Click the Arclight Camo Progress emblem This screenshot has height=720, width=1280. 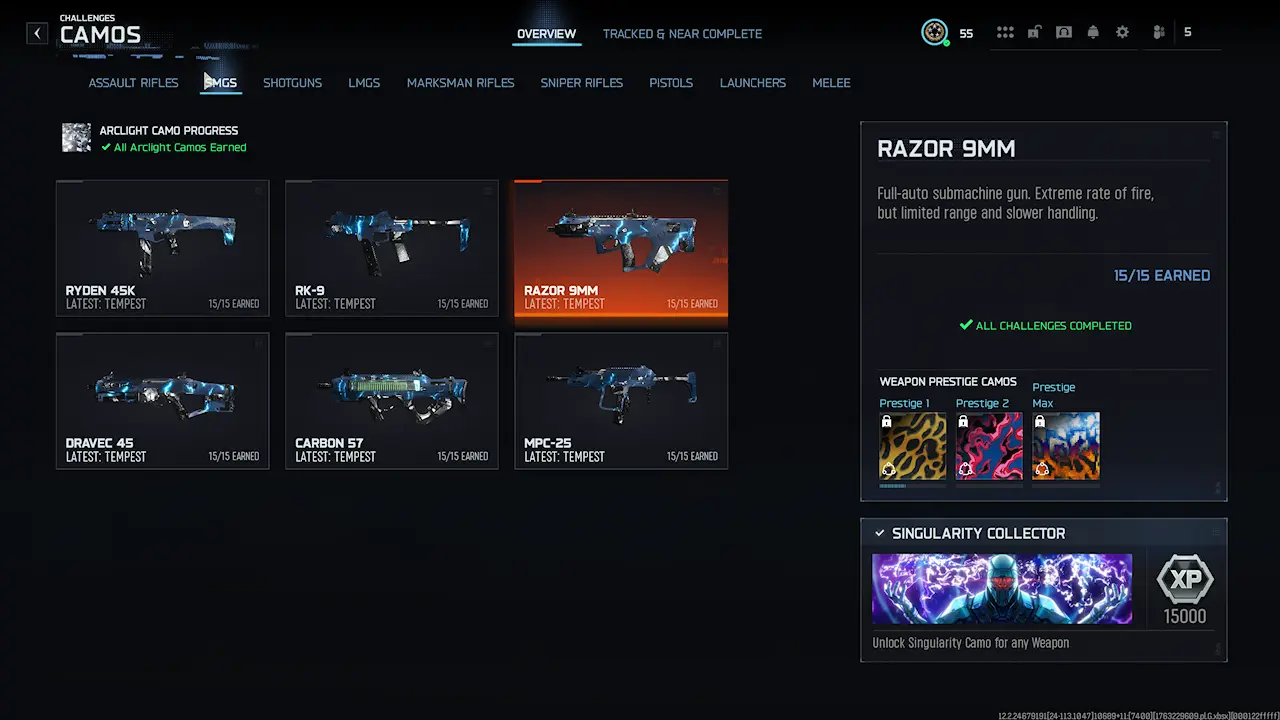point(76,137)
